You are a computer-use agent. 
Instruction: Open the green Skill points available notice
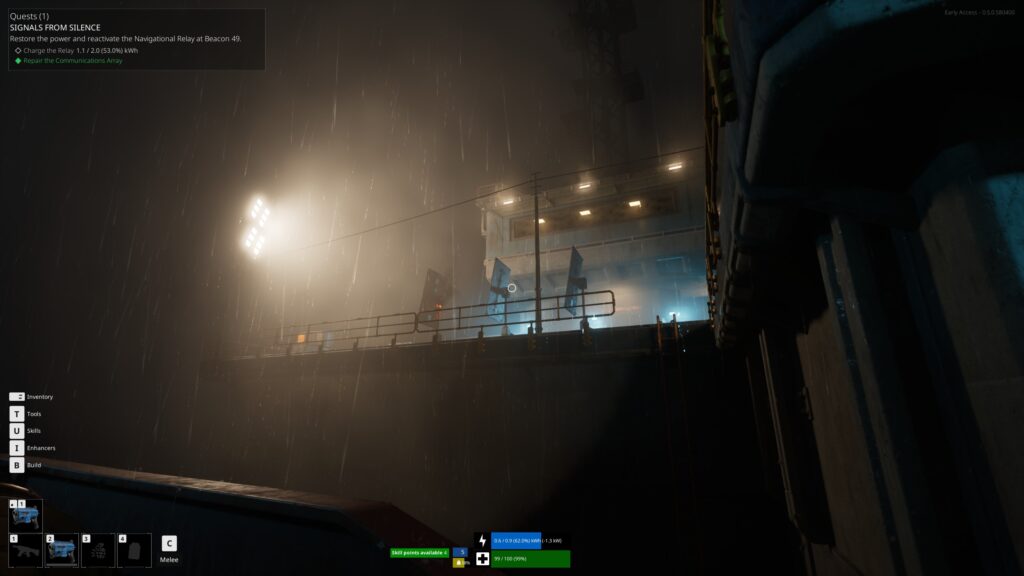[419, 552]
